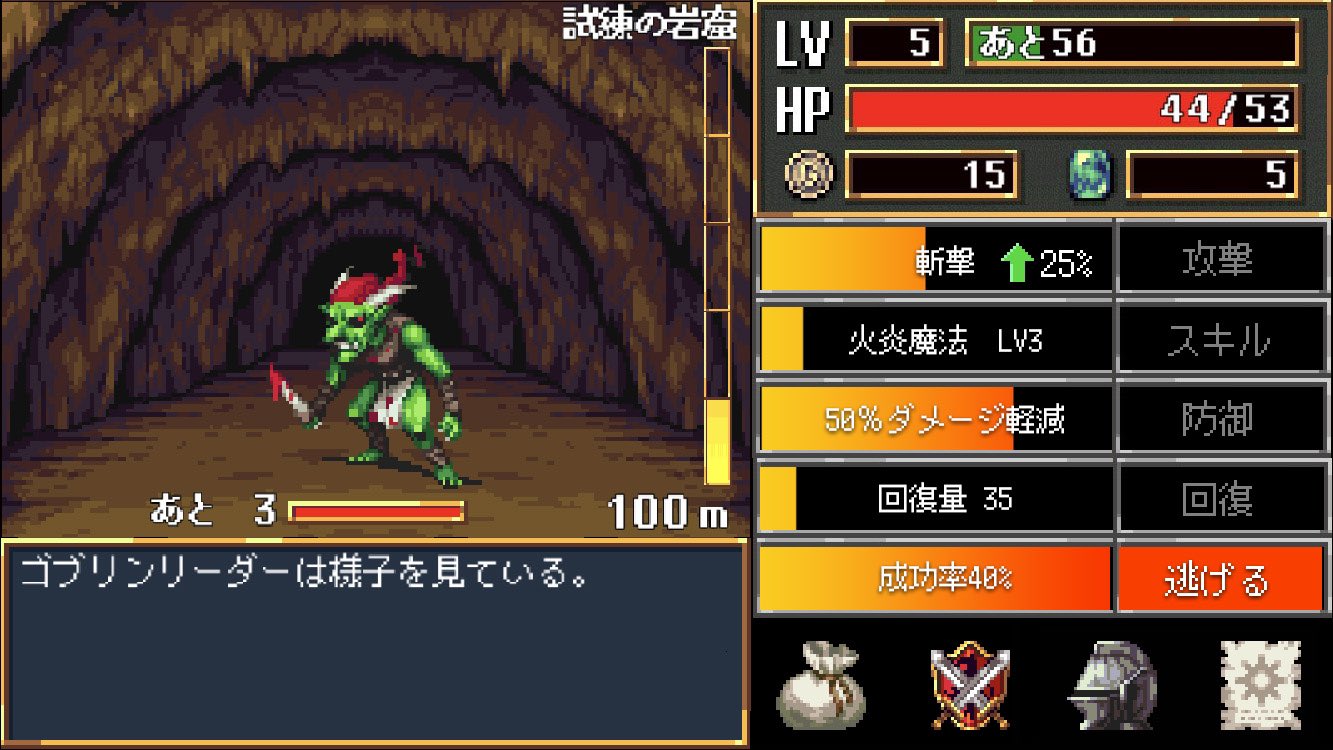This screenshot has width=1333, height=750.
Task: Select the スキル skill command
Action: (x=1222, y=339)
